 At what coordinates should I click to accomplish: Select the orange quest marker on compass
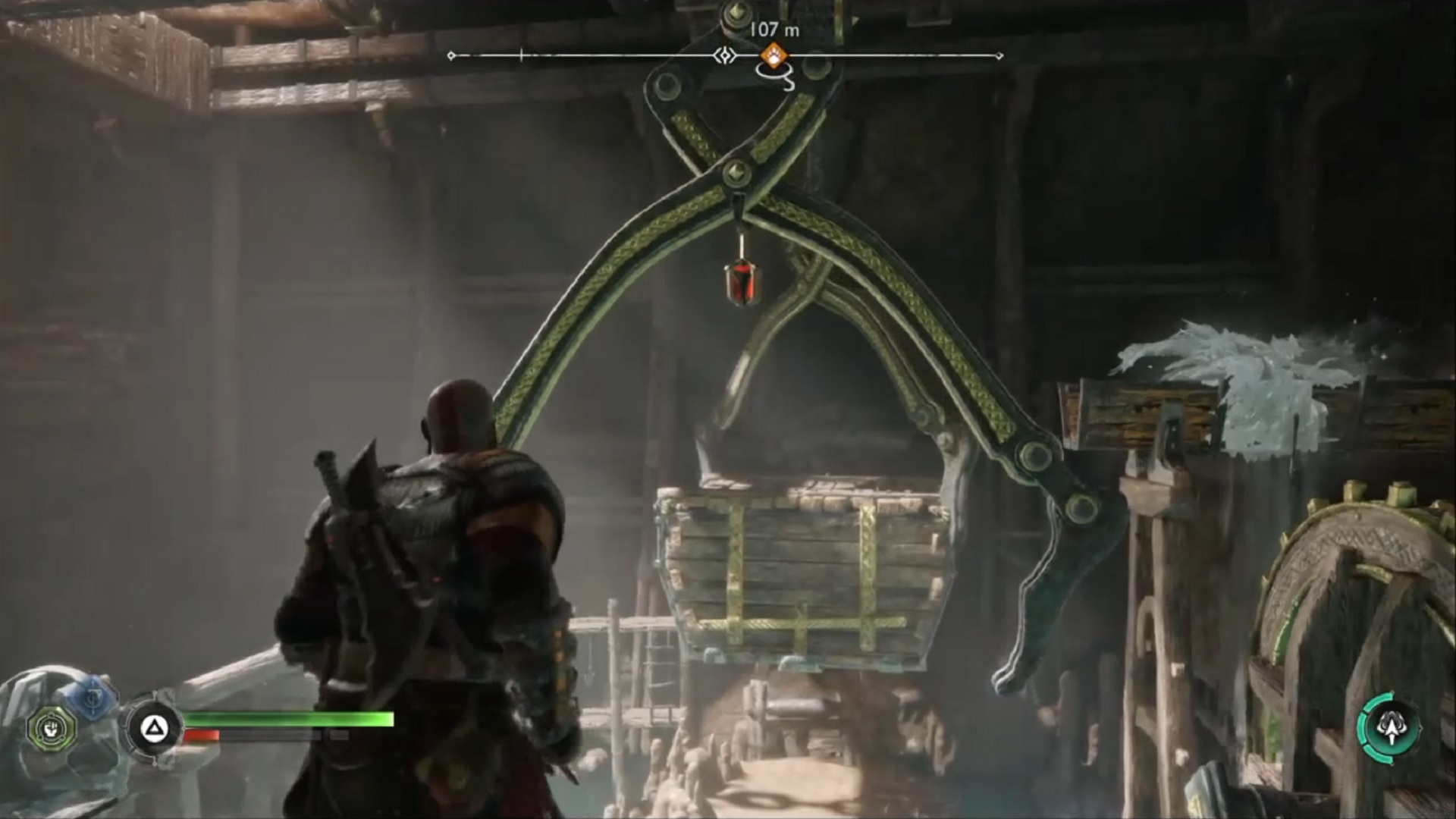[773, 55]
